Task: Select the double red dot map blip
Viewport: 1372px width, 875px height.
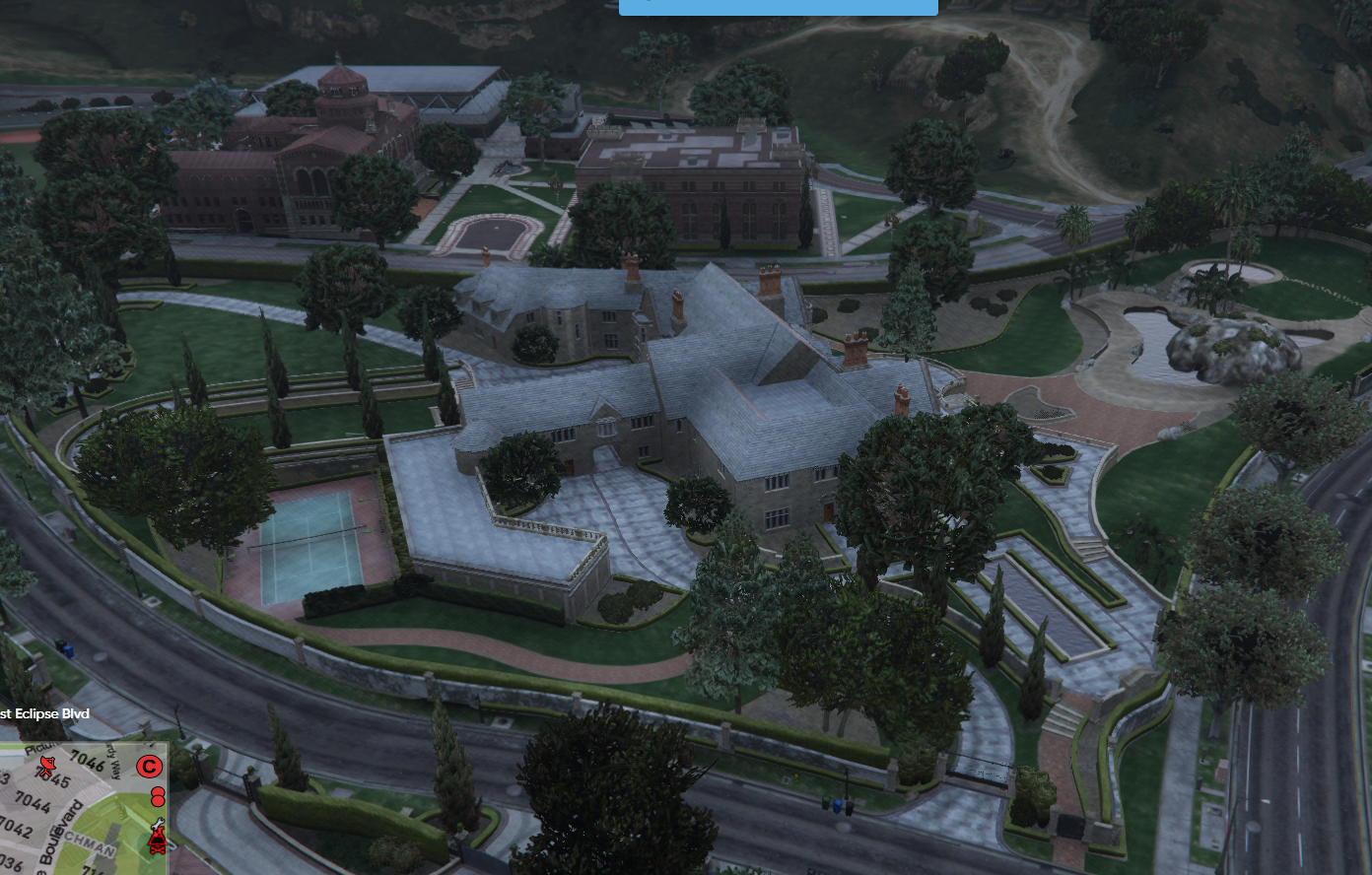Action: (x=158, y=797)
